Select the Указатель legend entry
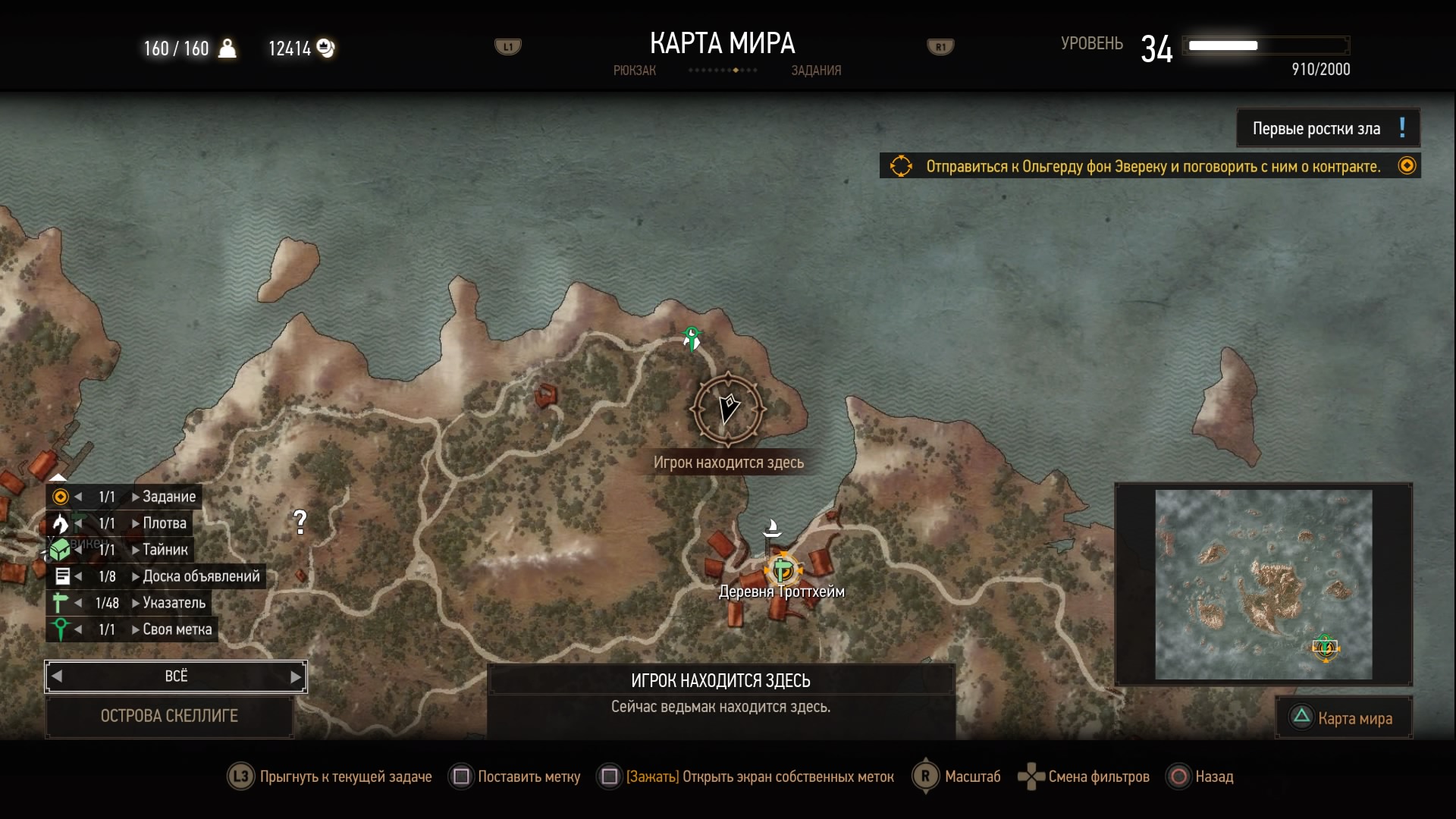Viewport: 1456px width, 819px height. point(174,603)
